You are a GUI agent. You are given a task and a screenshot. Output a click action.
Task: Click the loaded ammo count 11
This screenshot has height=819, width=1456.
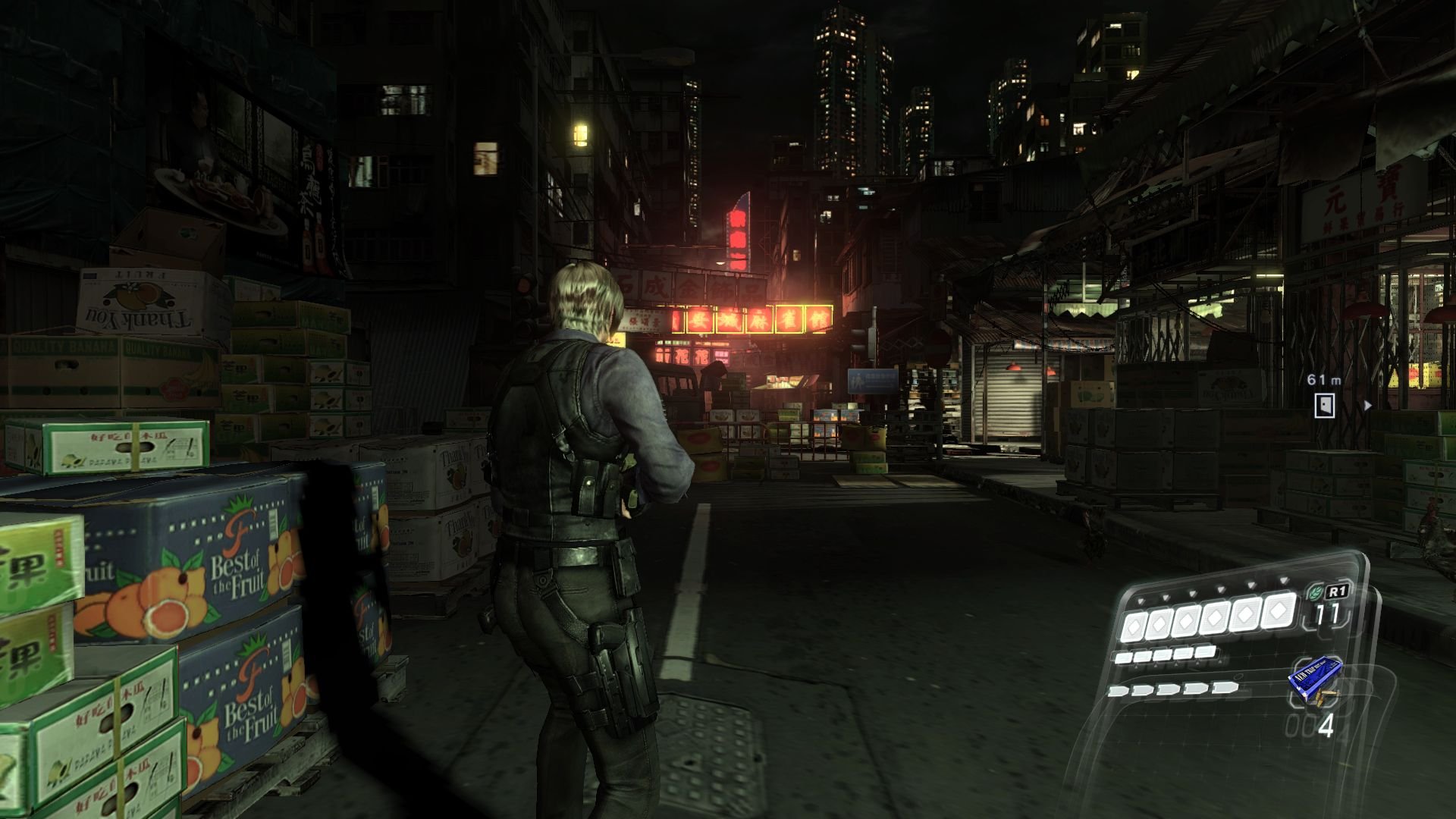coord(1326,613)
